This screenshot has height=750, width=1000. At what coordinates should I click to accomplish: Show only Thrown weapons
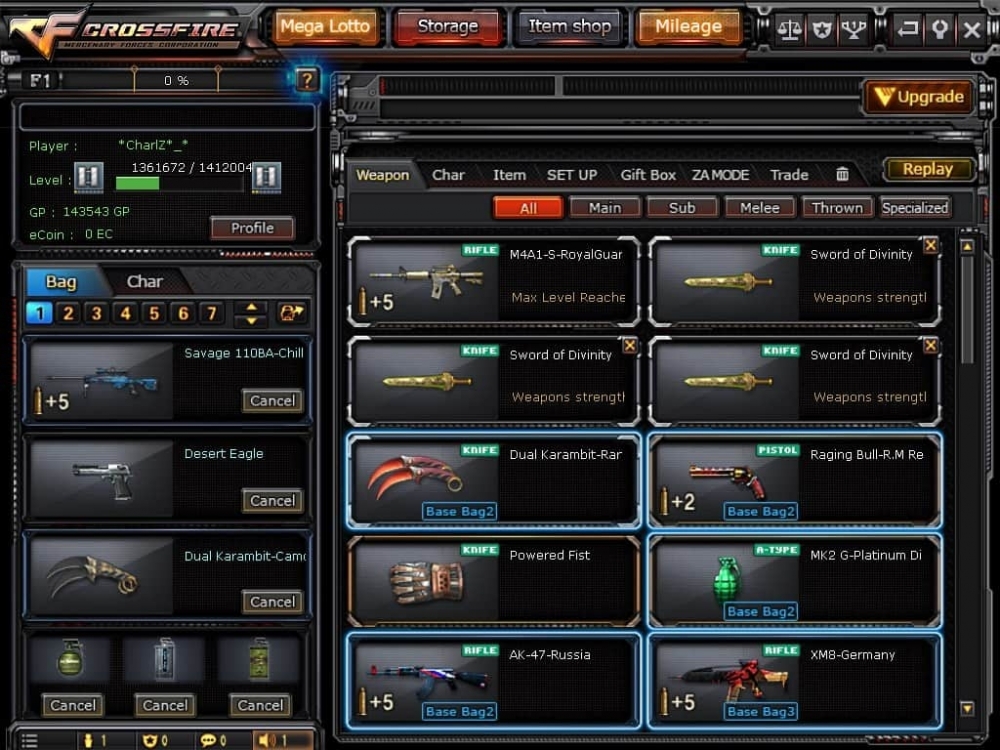coord(837,208)
